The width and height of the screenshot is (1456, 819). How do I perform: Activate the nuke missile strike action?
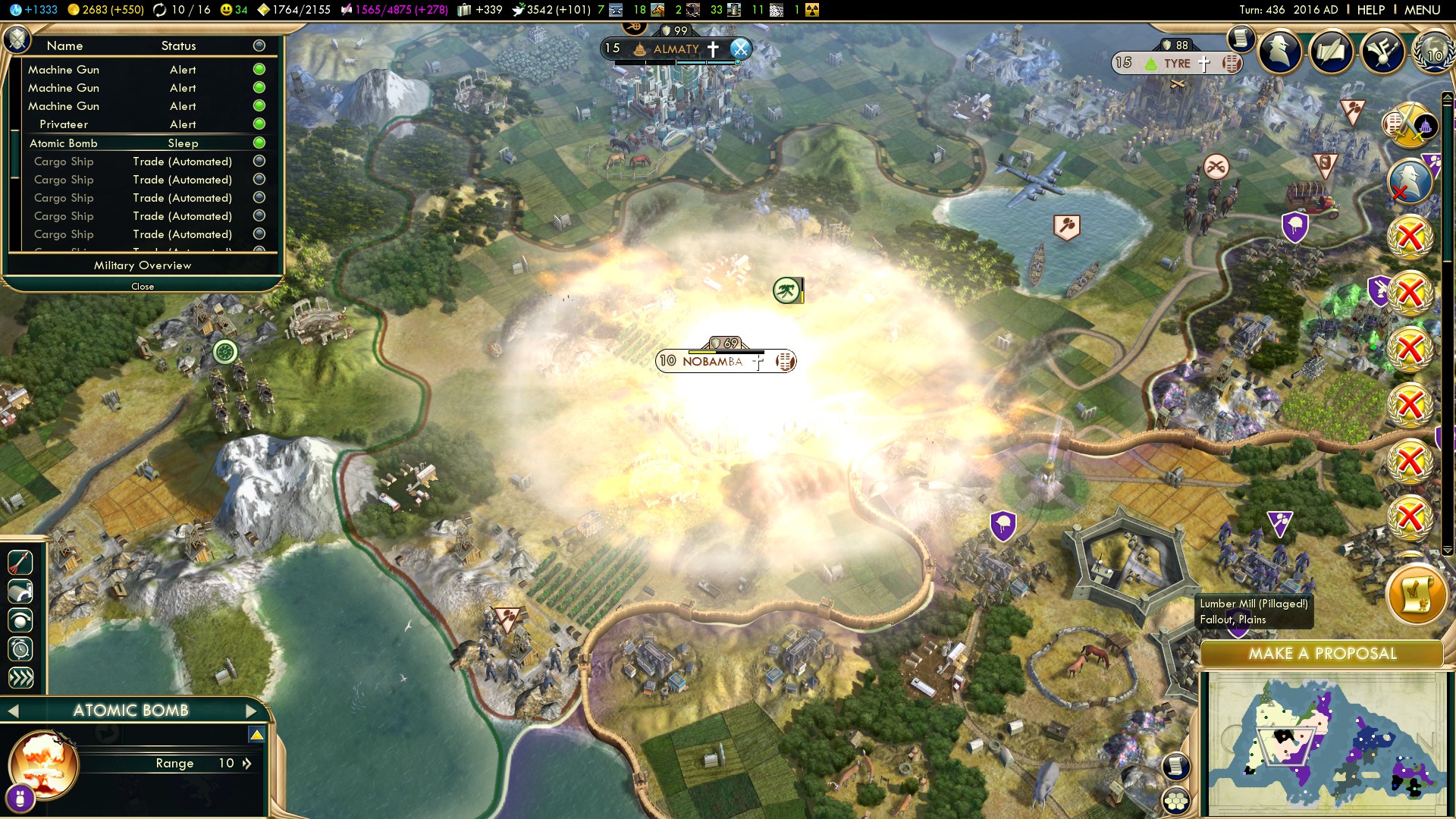click(20, 563)
